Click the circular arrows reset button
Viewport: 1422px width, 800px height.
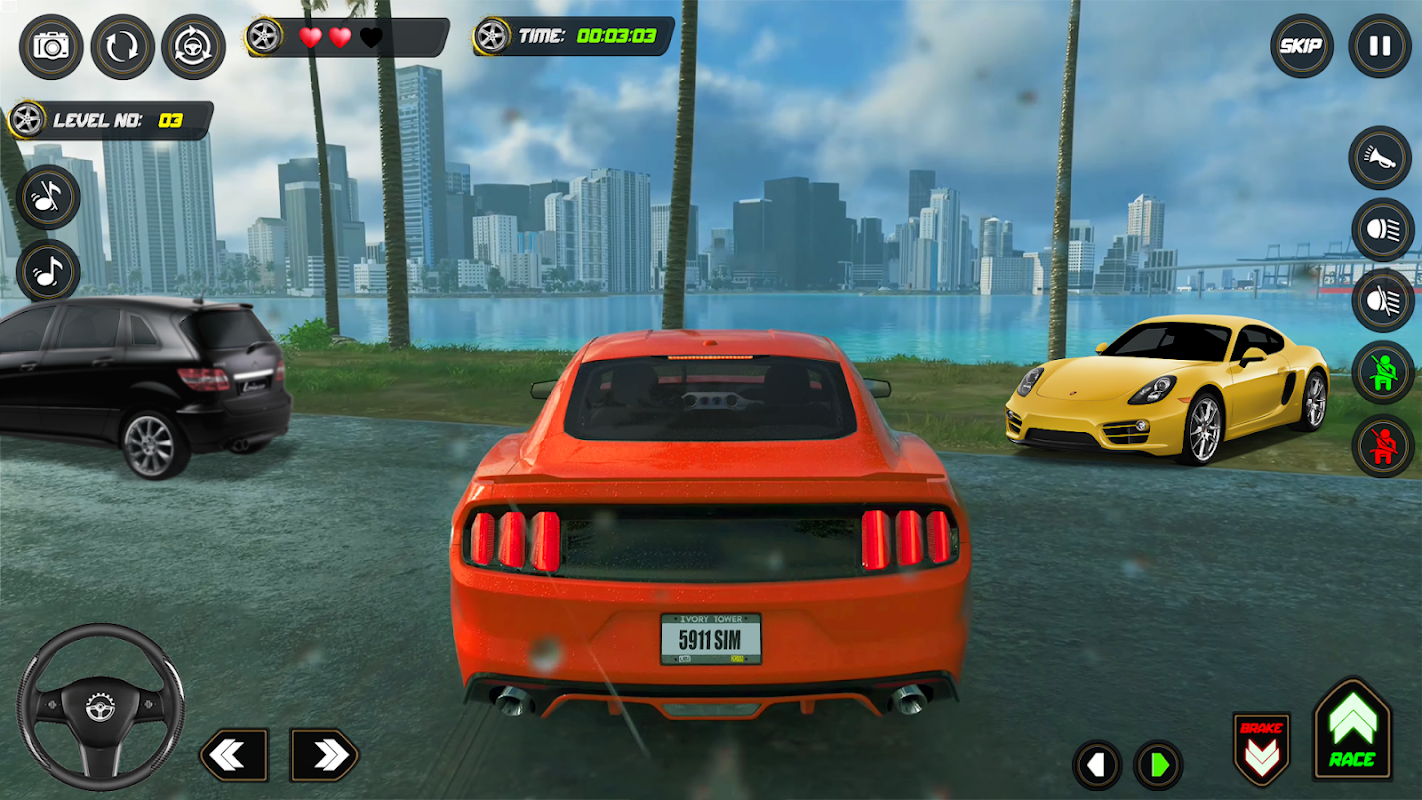point(122,47)
